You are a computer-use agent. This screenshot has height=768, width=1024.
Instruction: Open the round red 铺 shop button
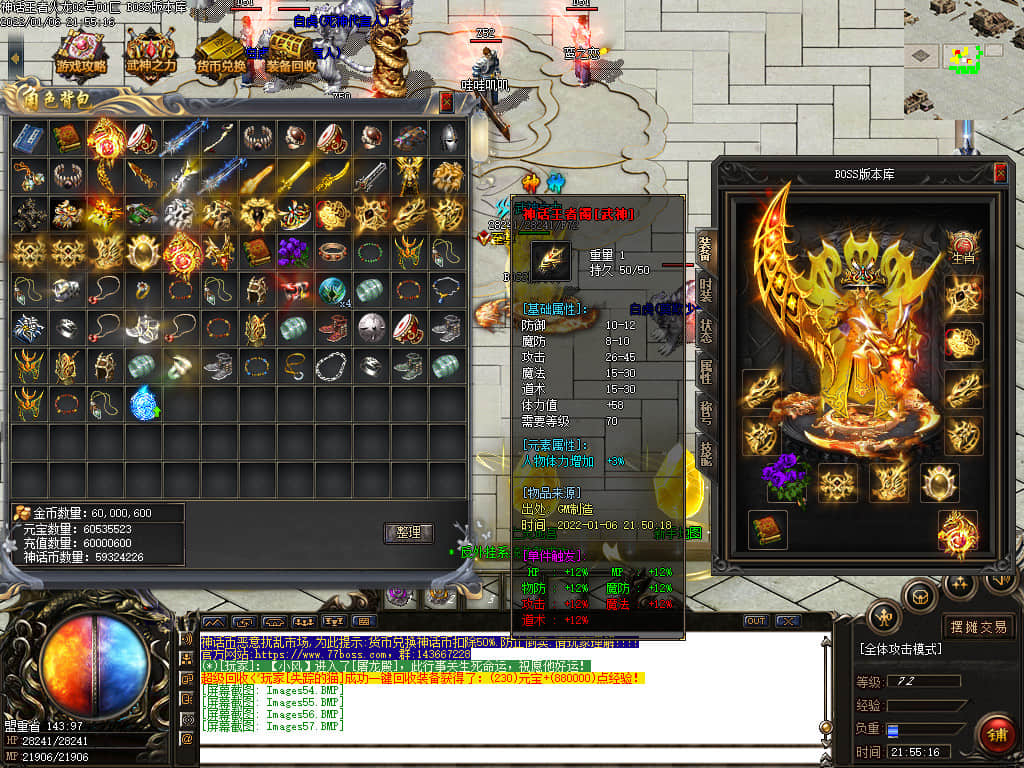[x=994, y=735]
